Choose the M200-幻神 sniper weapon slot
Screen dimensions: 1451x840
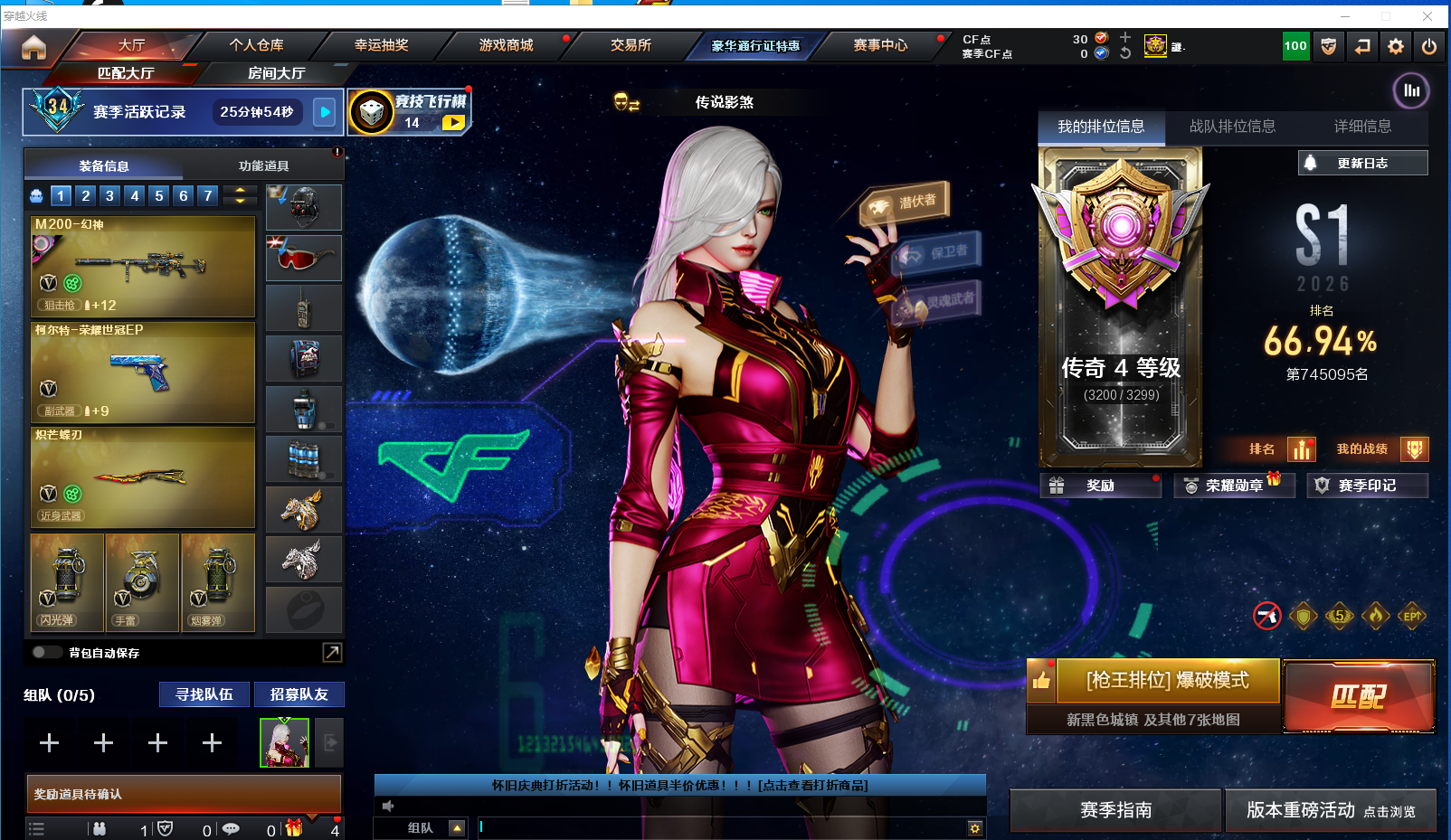143,266
